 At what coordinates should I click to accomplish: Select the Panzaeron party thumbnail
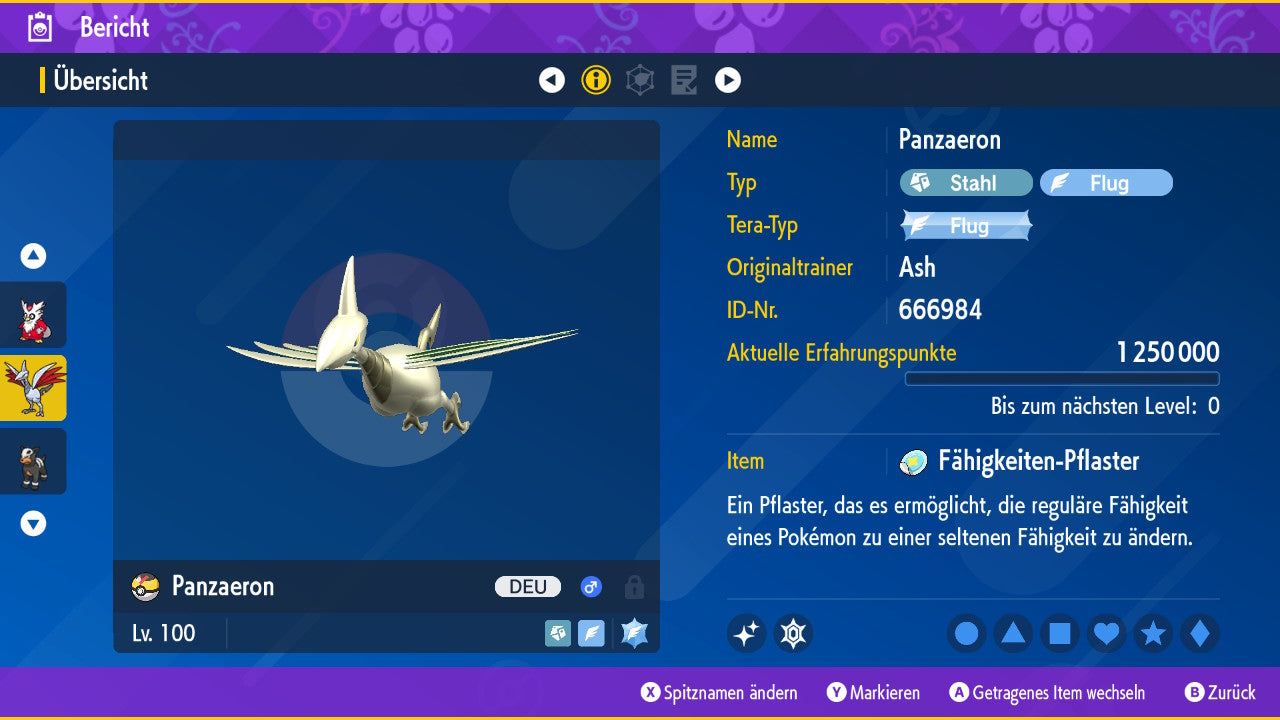pyautogui.click(x=33, y=388)
